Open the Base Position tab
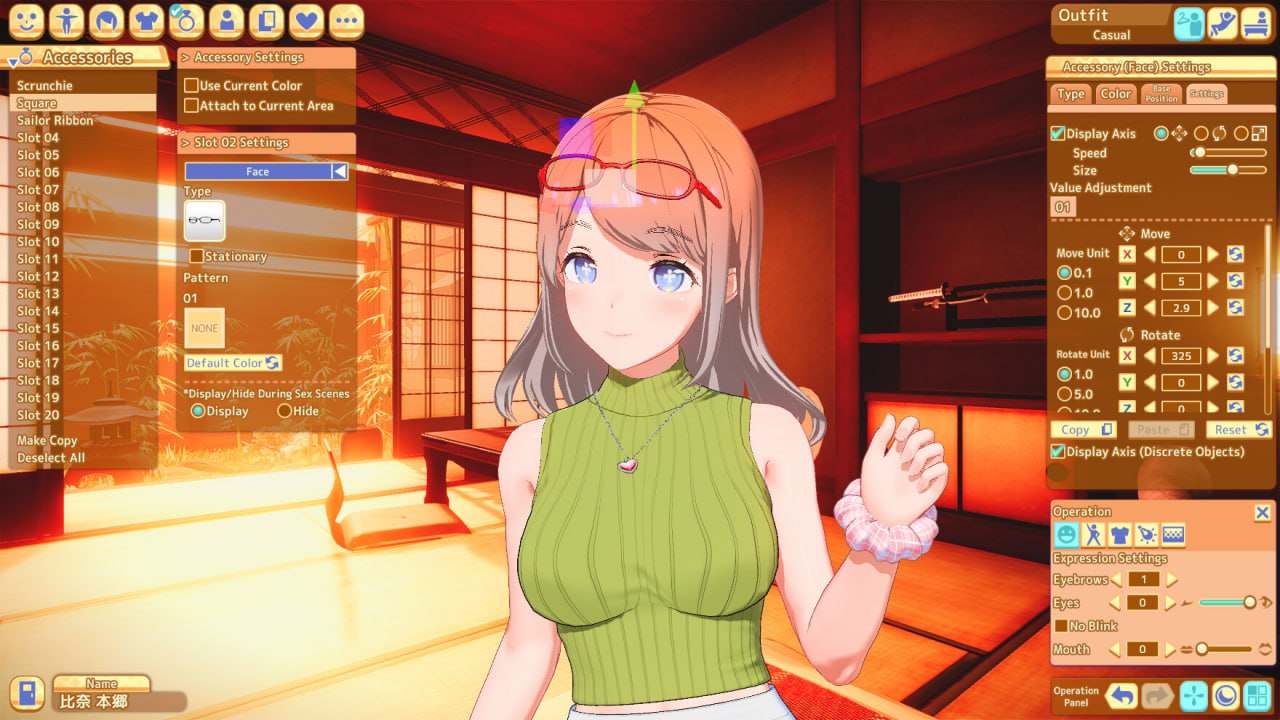The image size is (1280, 720). click(x=1161, y=92)
